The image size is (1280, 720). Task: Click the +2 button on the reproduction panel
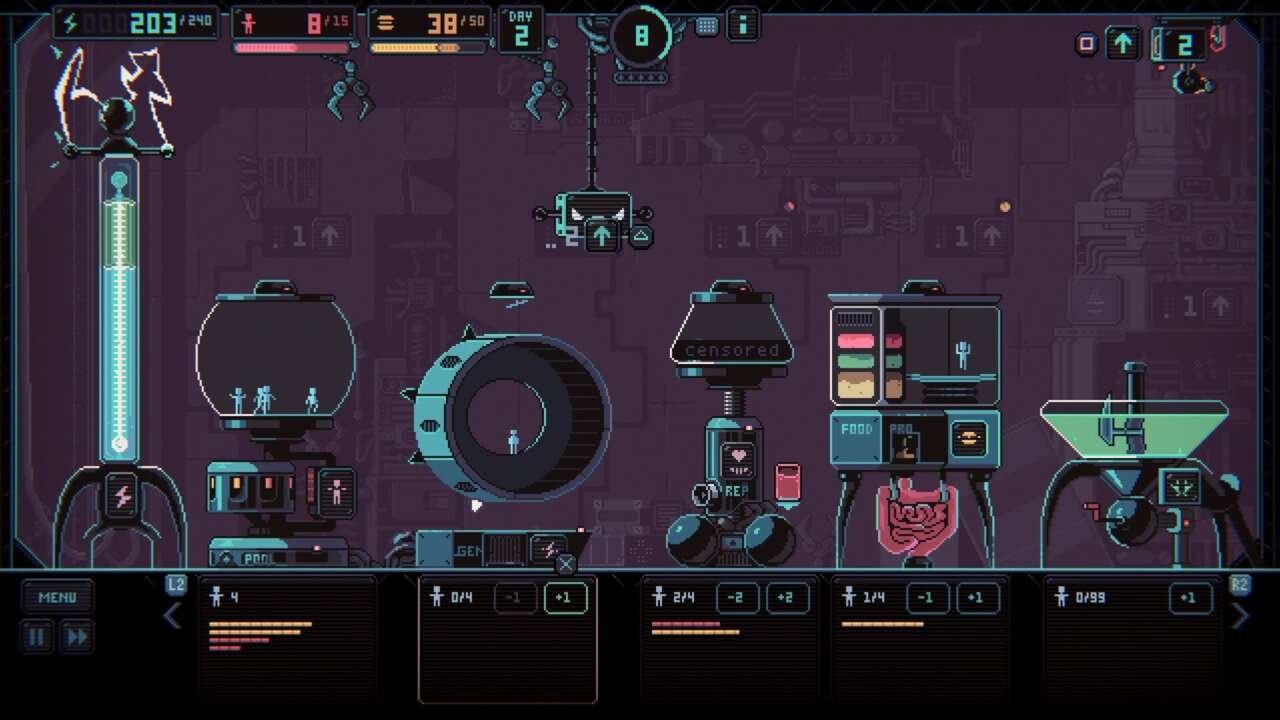(787, 598)
